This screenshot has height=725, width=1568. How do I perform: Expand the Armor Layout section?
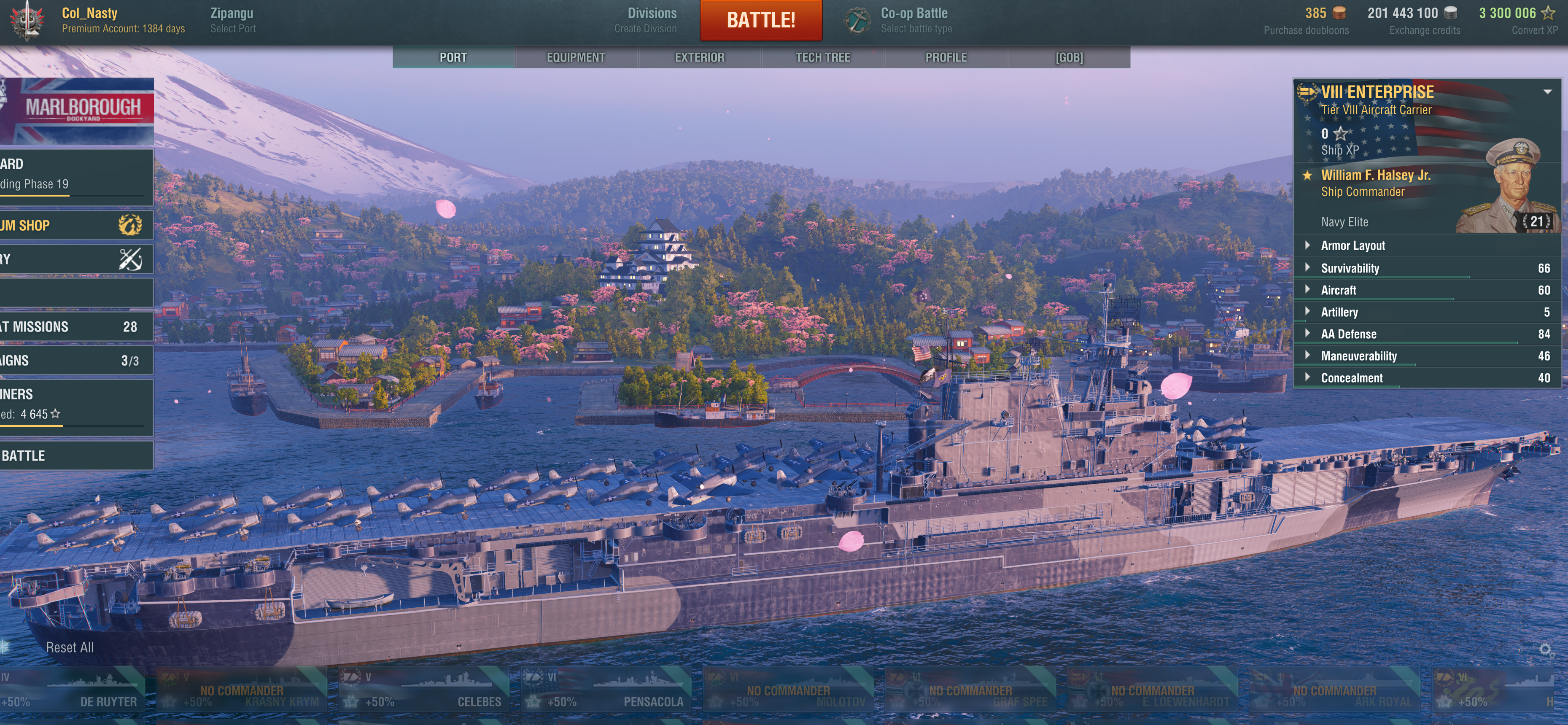pyautogui.click(x=1352, y=245)
